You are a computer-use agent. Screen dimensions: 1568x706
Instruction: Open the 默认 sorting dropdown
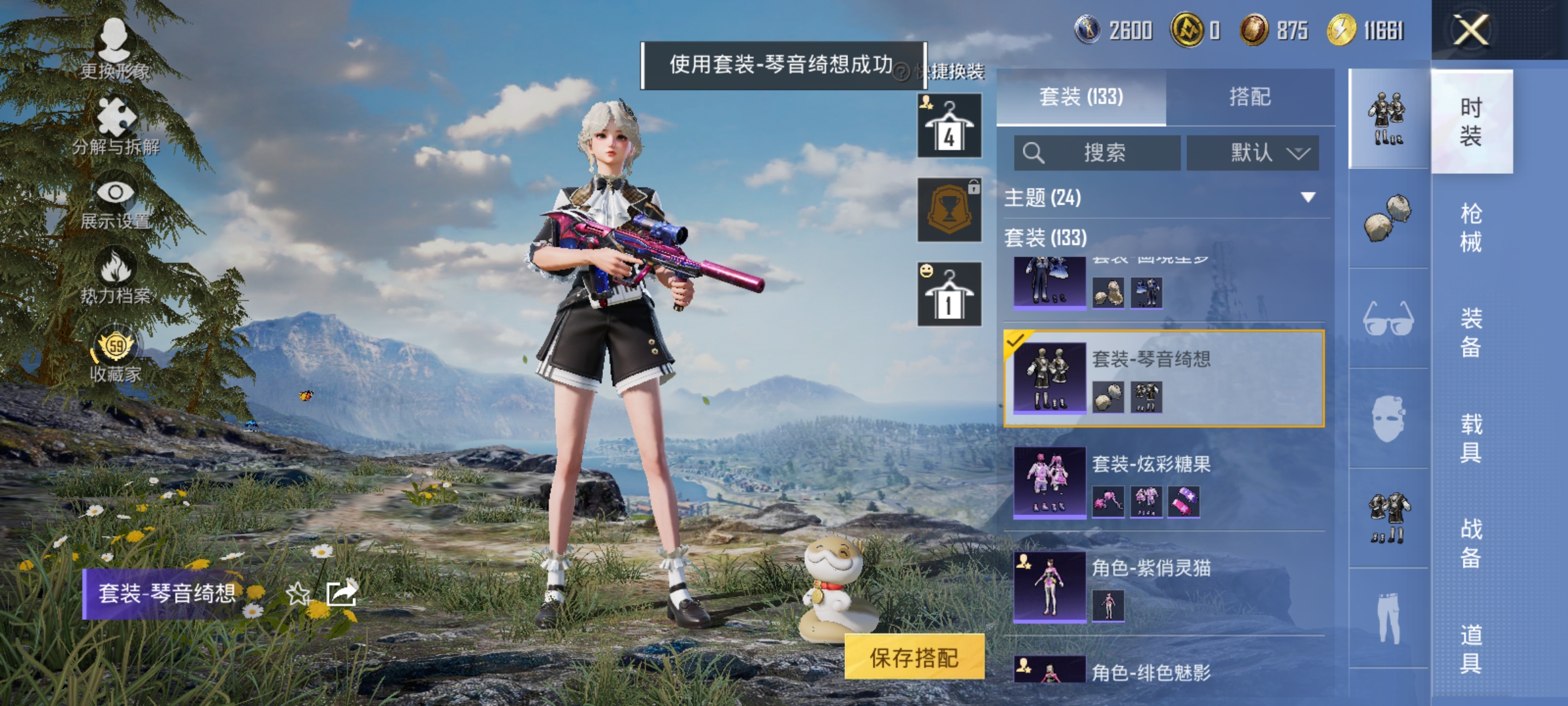[x=1253, y=152]
